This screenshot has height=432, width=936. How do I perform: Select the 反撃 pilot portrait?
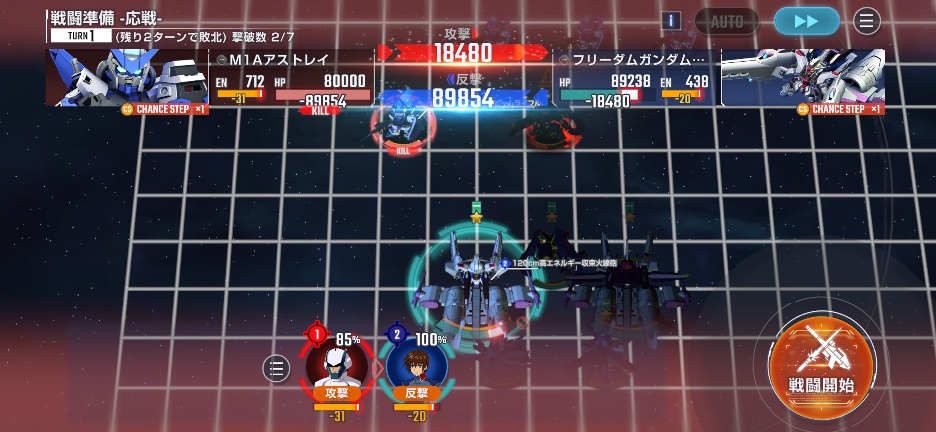coord(416,364)
